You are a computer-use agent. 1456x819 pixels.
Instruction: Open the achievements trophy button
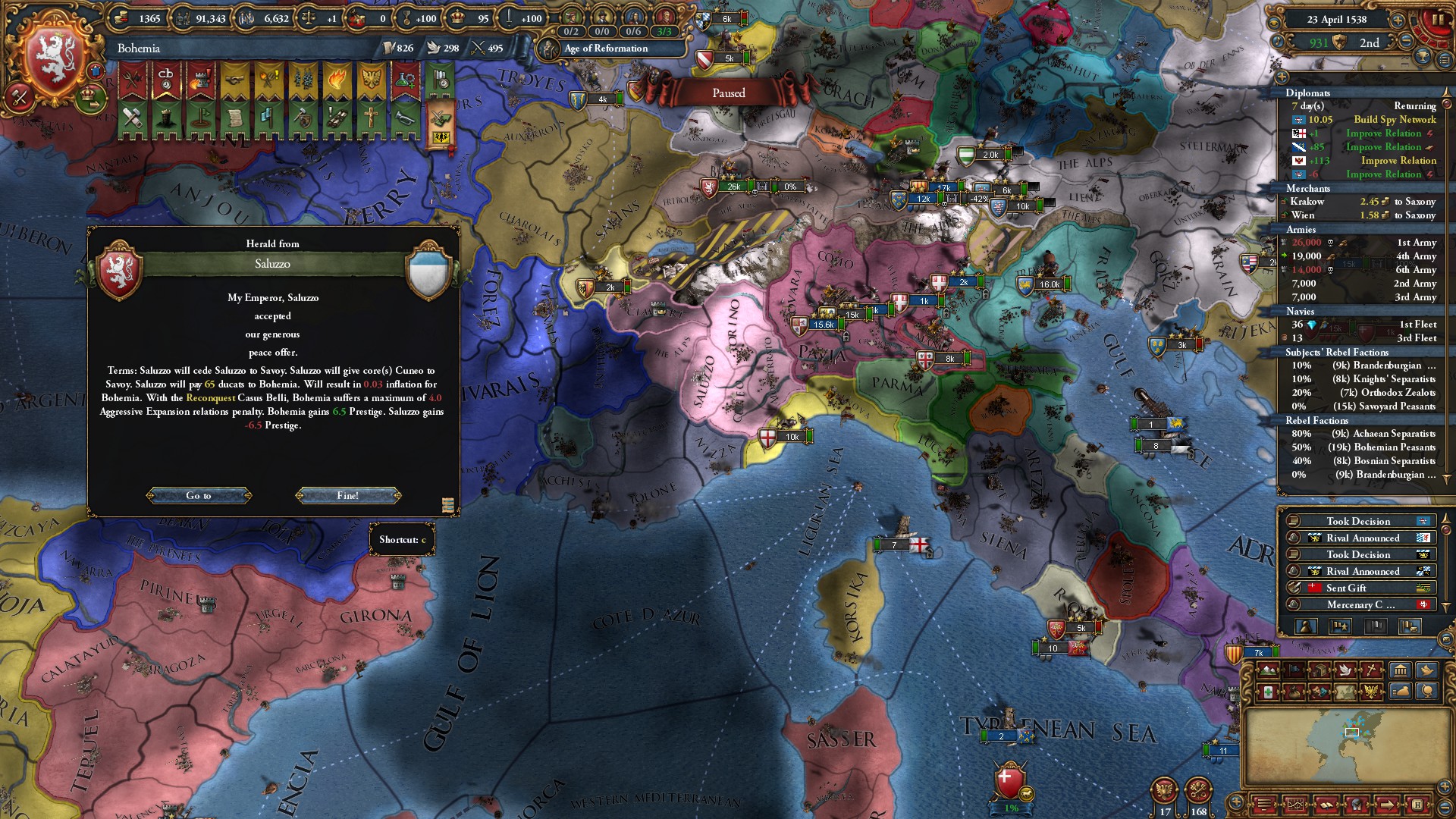(x=1423, y=57)
